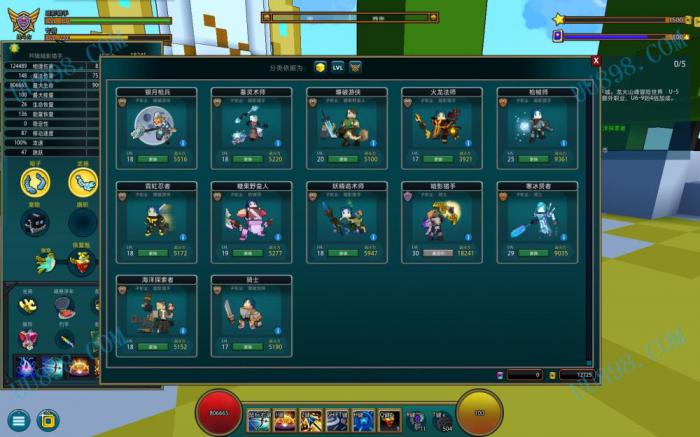Sort classes by the yellow cube icon
The width and height of the screenshot is (700, 437).
point(320,67)
